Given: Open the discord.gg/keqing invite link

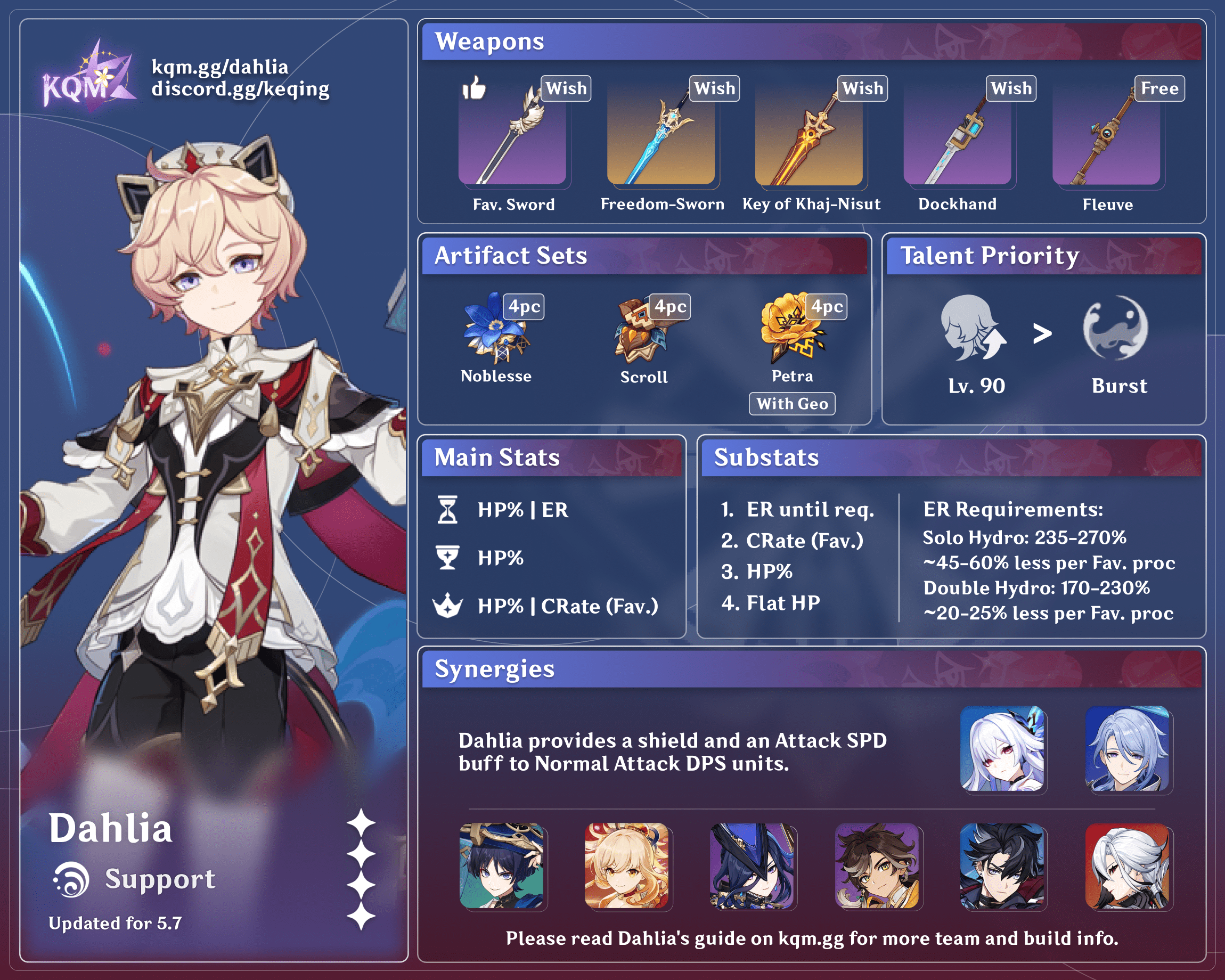Looking at the screenshot, I should click(x=240, y=89).
